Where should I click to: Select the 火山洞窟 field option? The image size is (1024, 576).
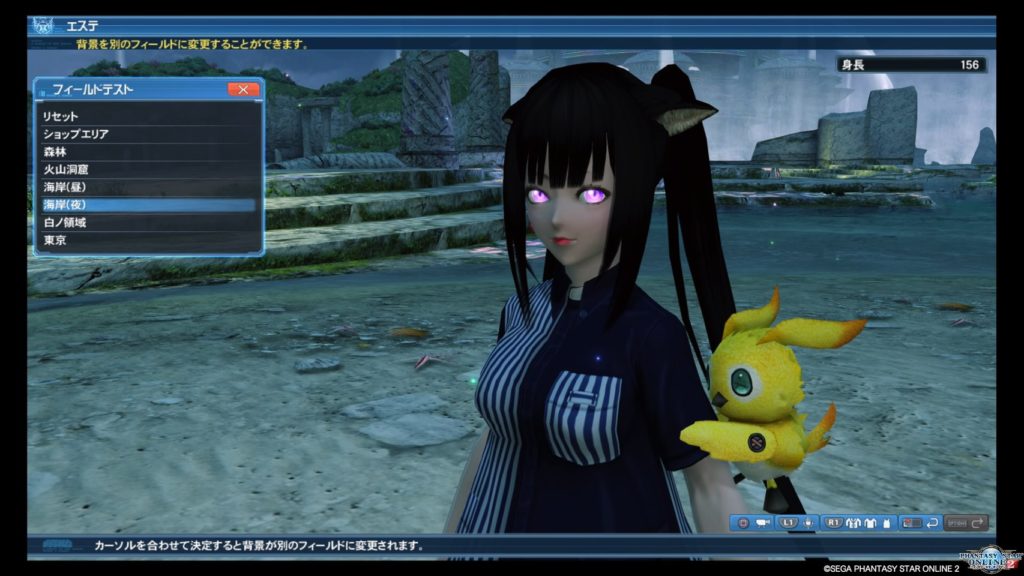point(148,170)
